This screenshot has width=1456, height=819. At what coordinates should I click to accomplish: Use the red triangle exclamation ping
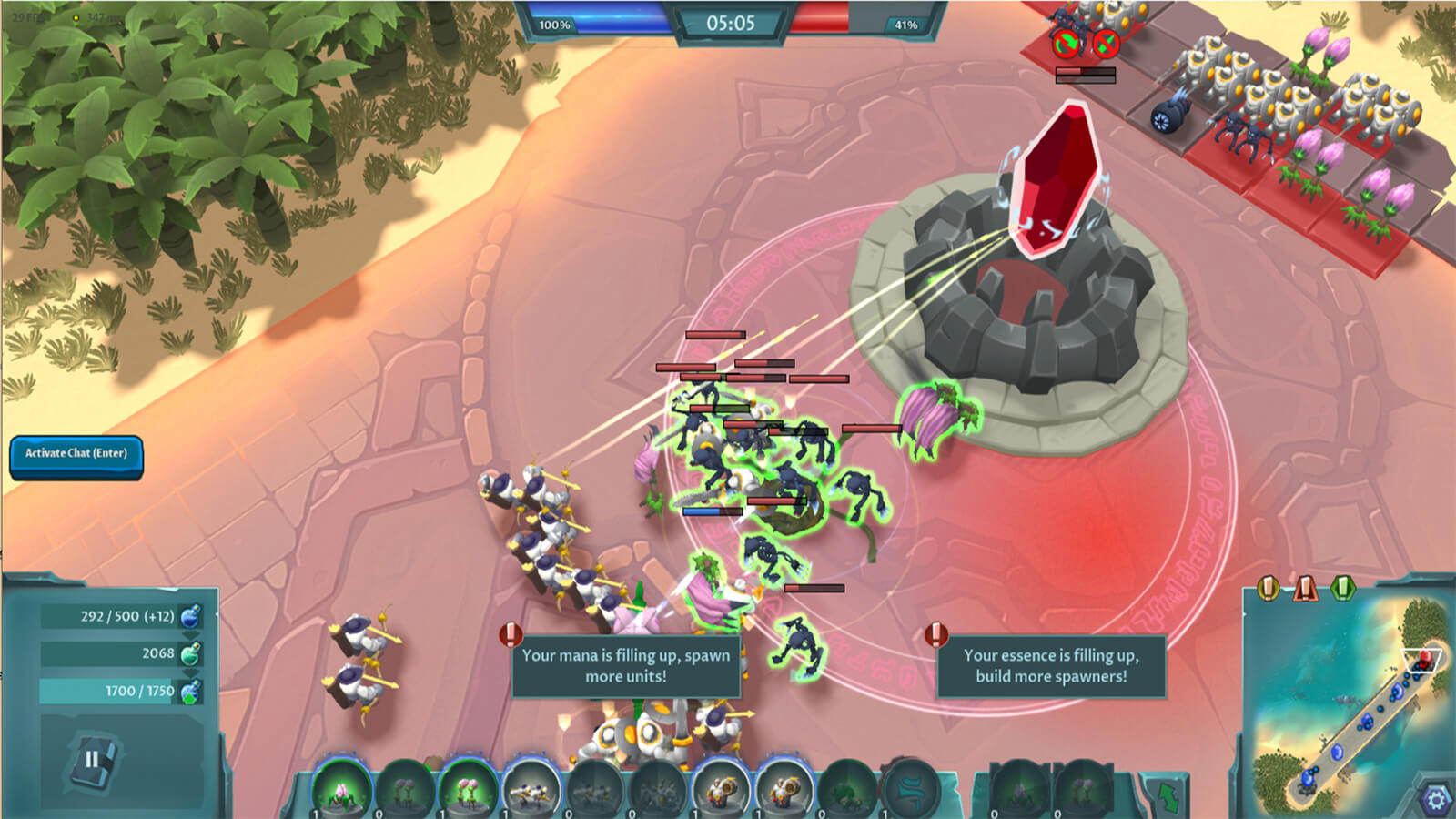1305,589
